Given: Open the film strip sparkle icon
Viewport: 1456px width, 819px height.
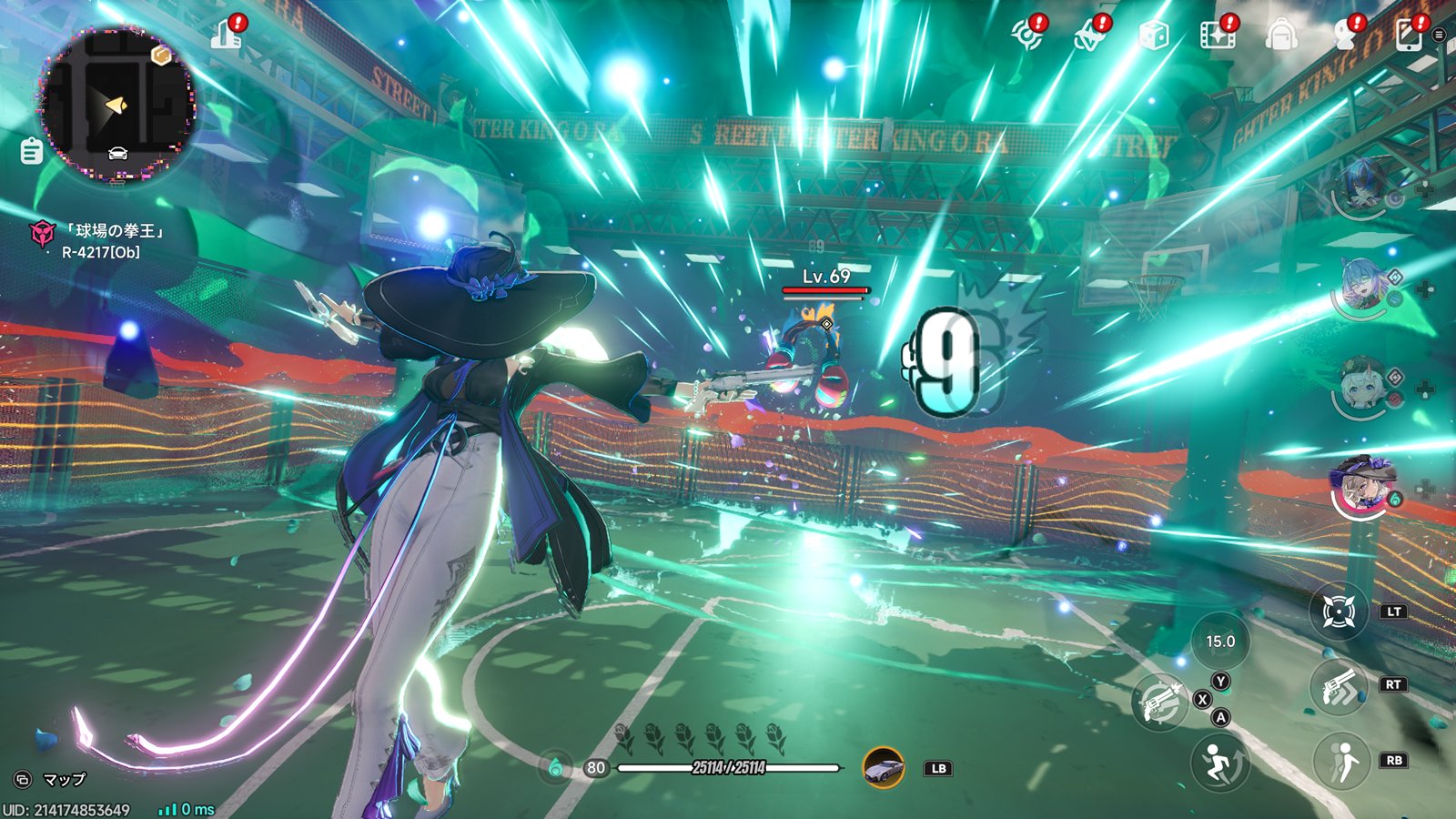Looking at the screenshot, I should [1218, 35].
